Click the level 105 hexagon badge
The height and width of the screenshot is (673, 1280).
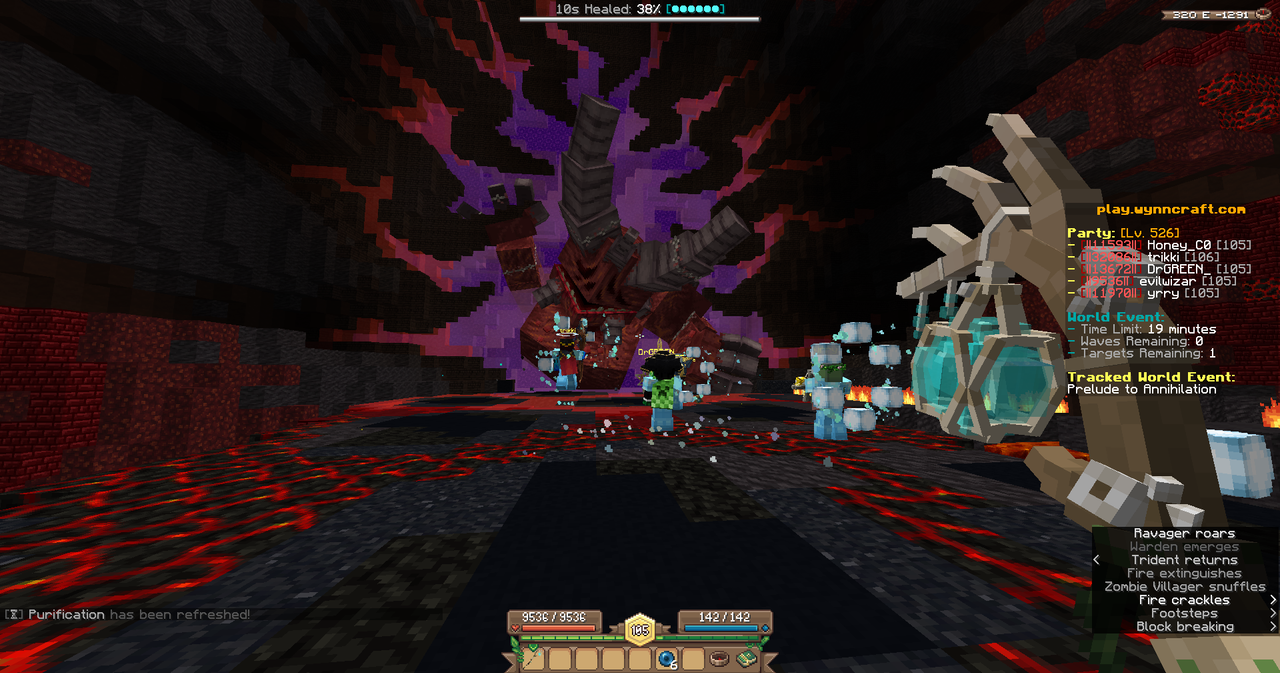click(640, 630)
